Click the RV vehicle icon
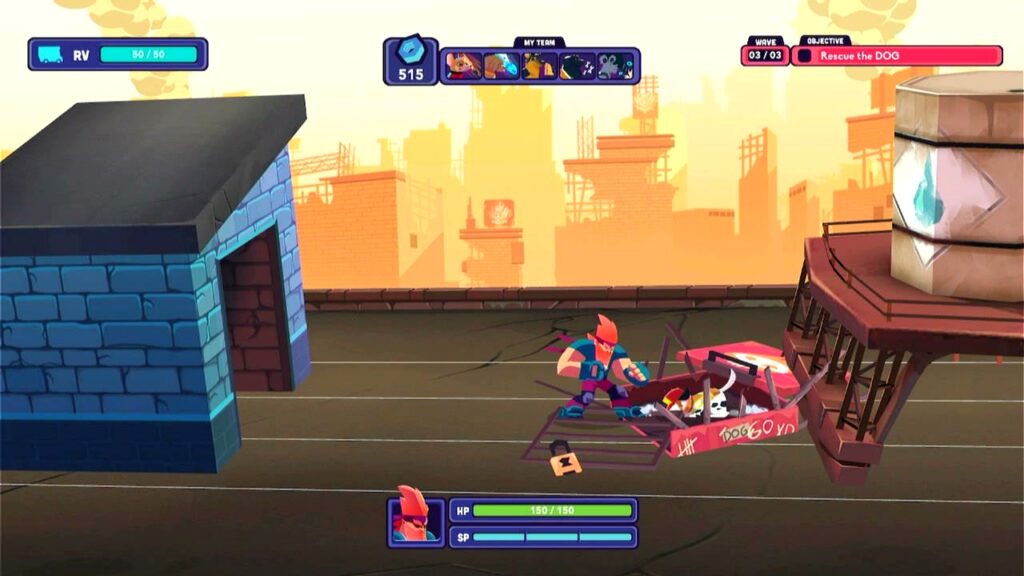Viewport: 1024px width, 576px height. tap(50, 54)
